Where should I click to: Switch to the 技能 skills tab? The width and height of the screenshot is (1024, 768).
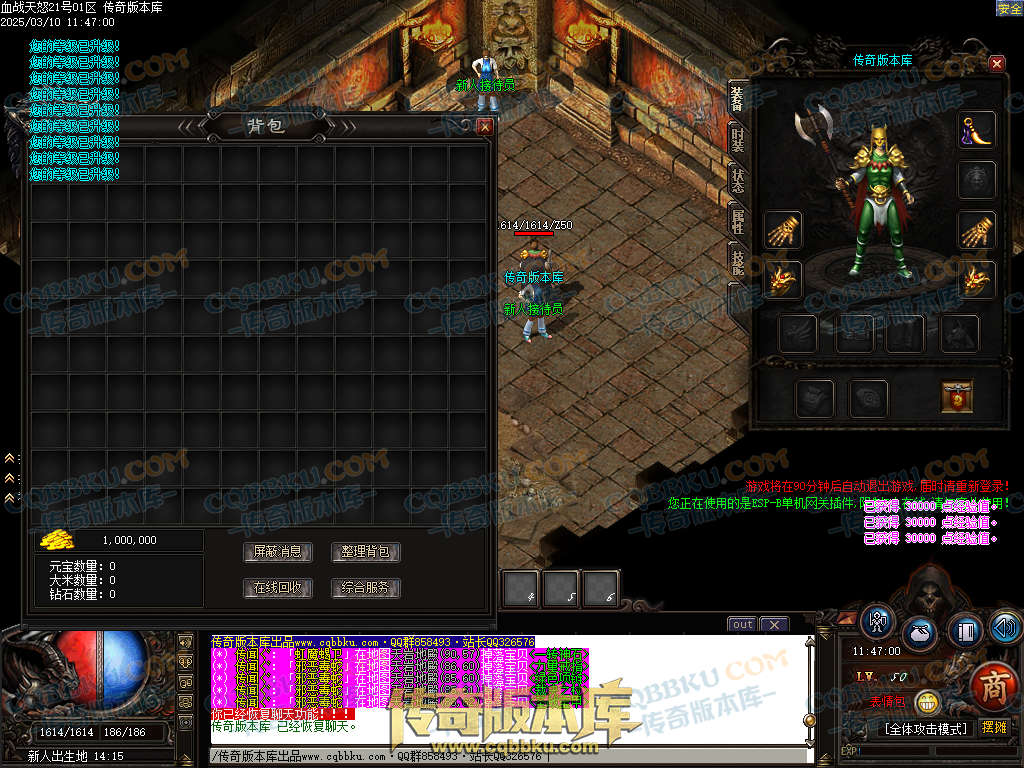pyautogui.click(x=737, y=264)
